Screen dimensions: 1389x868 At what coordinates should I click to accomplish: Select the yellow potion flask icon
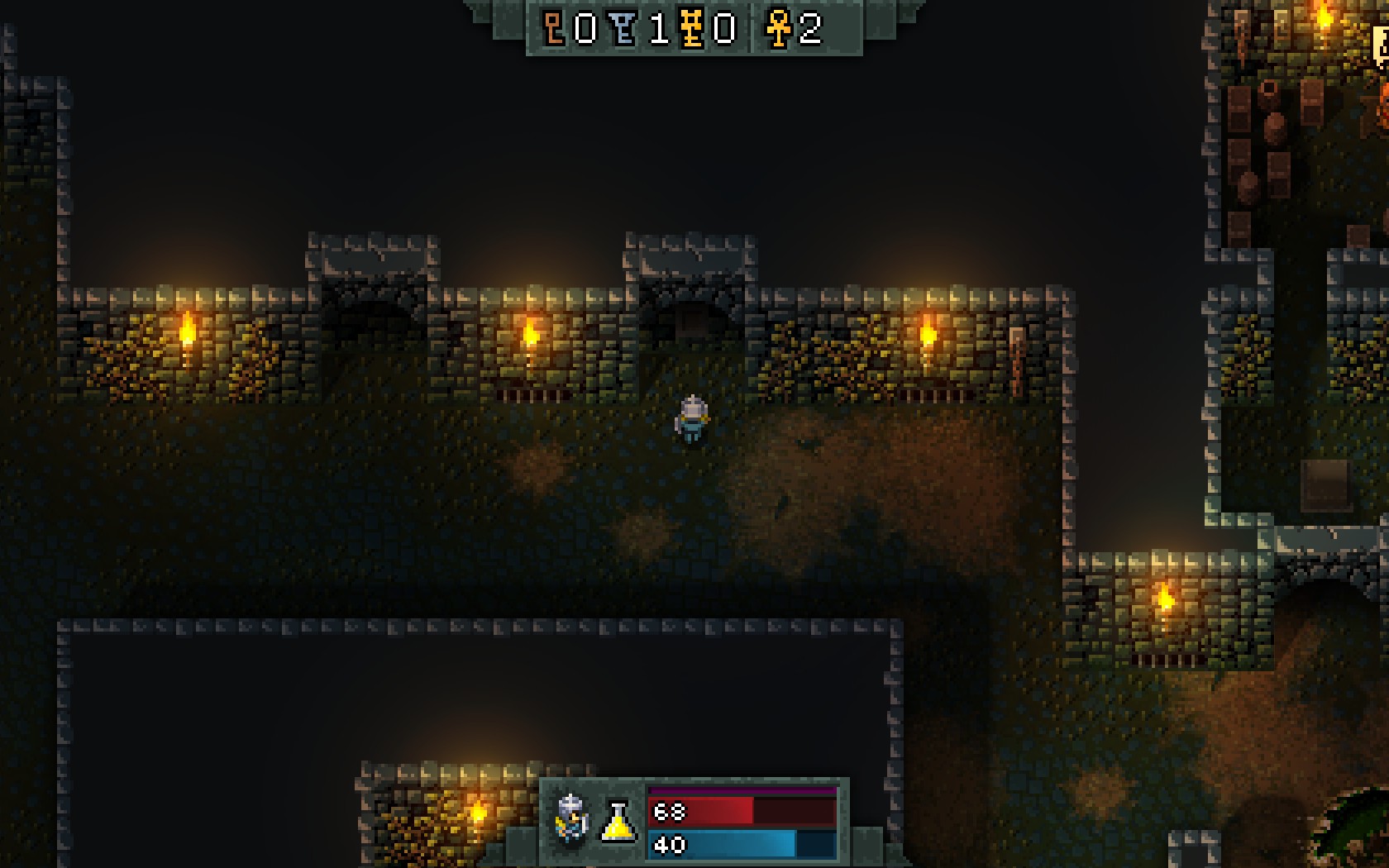pos(618,822)
